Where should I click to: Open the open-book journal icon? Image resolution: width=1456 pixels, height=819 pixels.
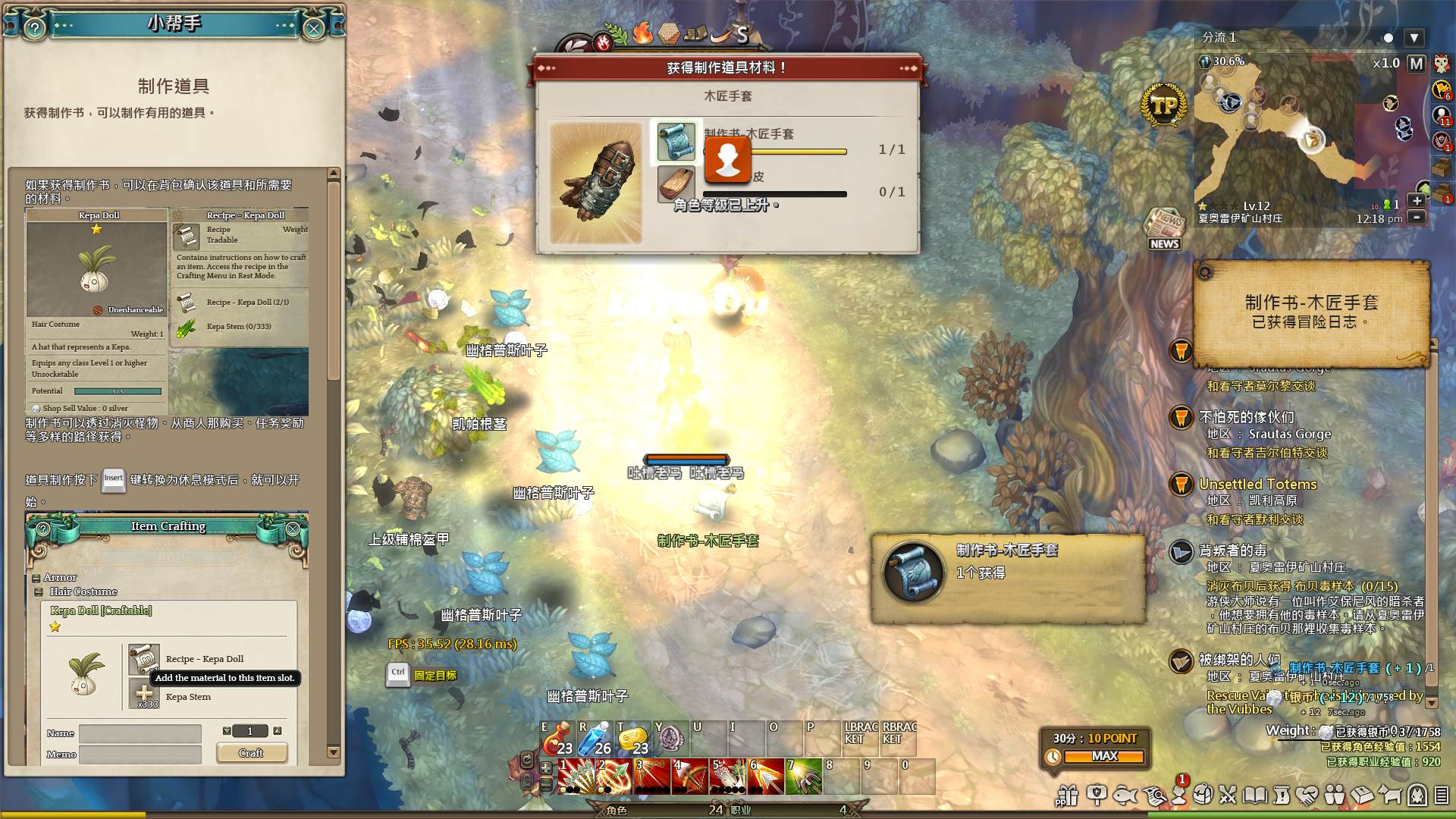[1254, 795]
